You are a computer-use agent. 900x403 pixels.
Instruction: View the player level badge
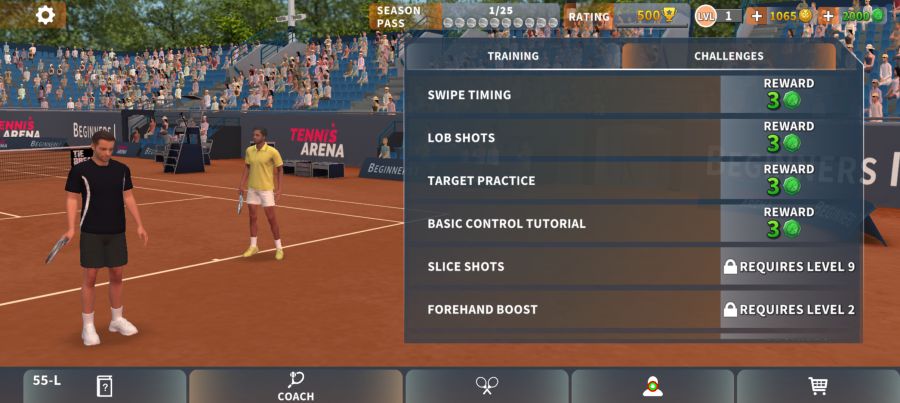point(717,16)
